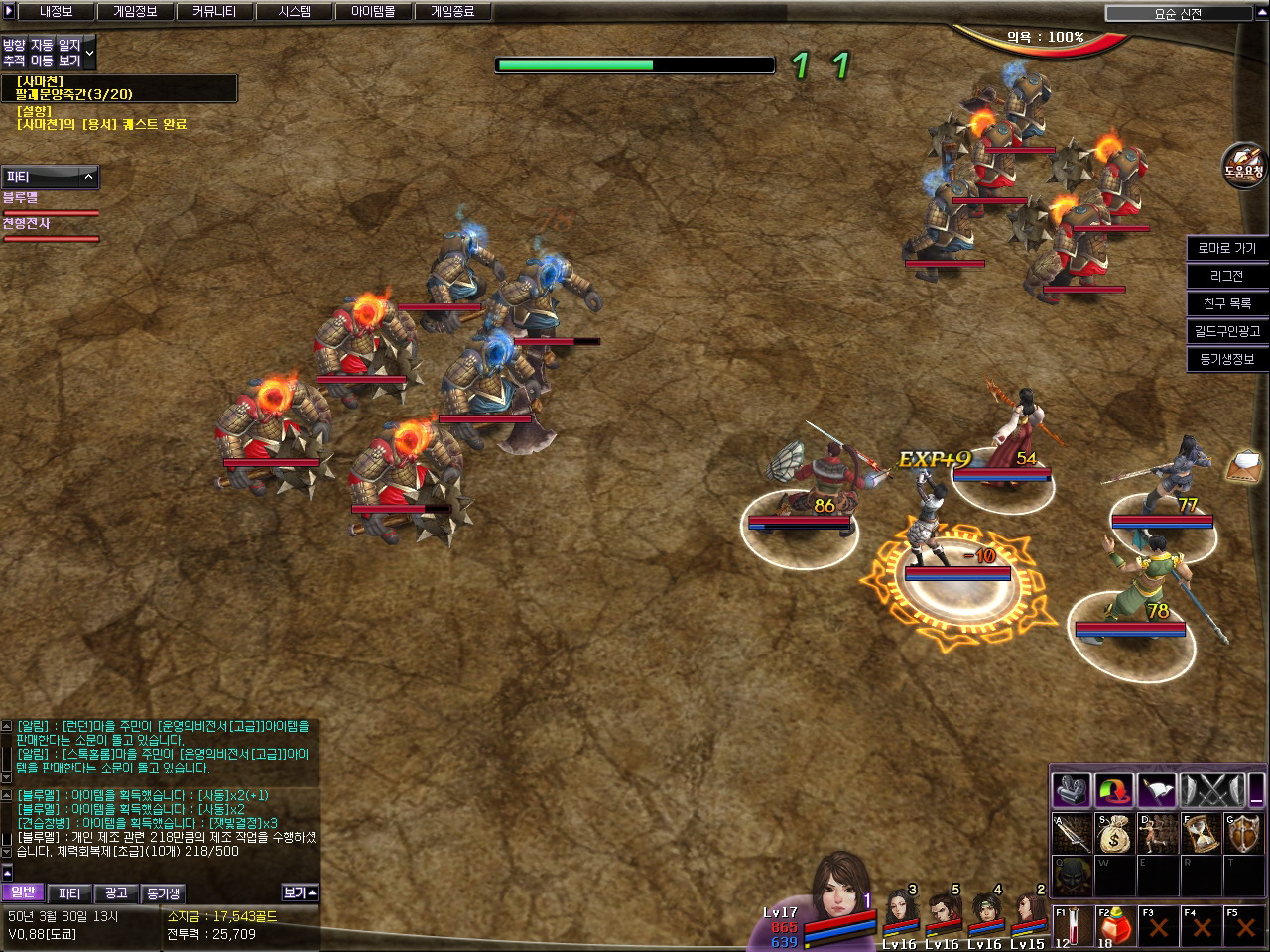The height and width of the screenshot is (952, 1270).
Task: Click the 도움요청 help request icon
Action: 1243,164
